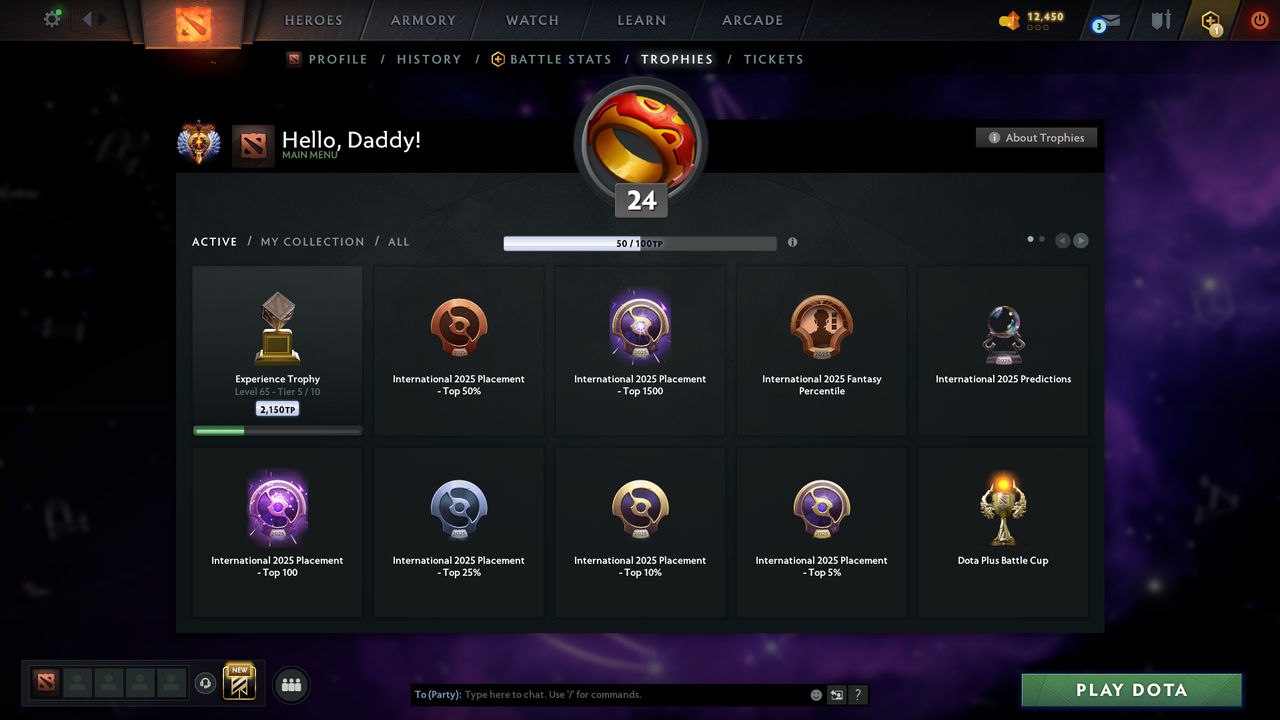1280x720 pixels.
Task: Click the glowing NEW battle pass icon
Action: (x=237, y=682)
